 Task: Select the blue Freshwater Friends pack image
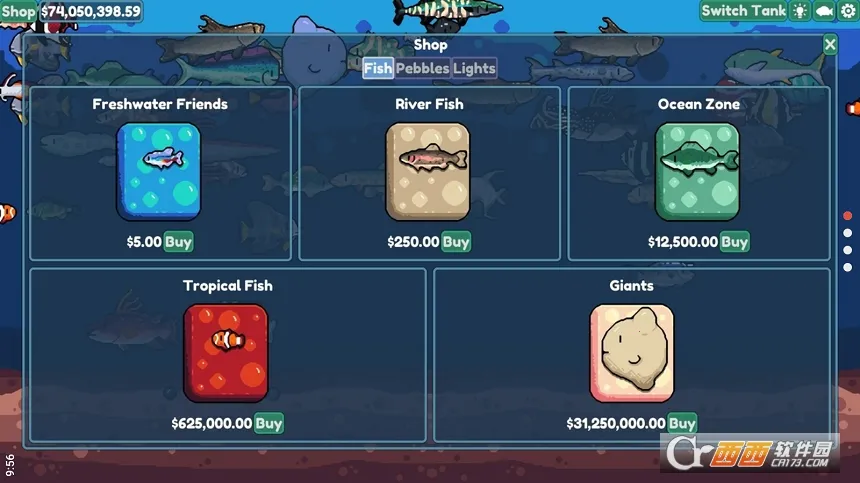point(158,170)
